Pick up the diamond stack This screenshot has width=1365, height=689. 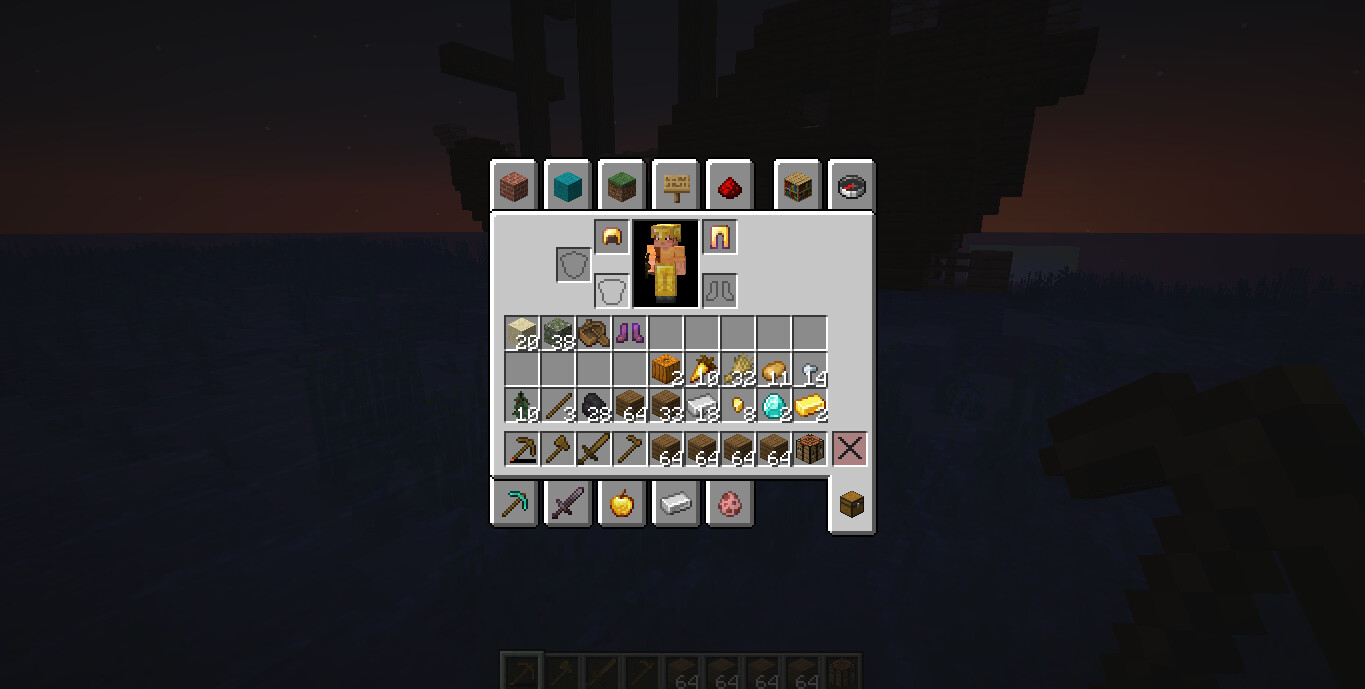tap(774, 406)
